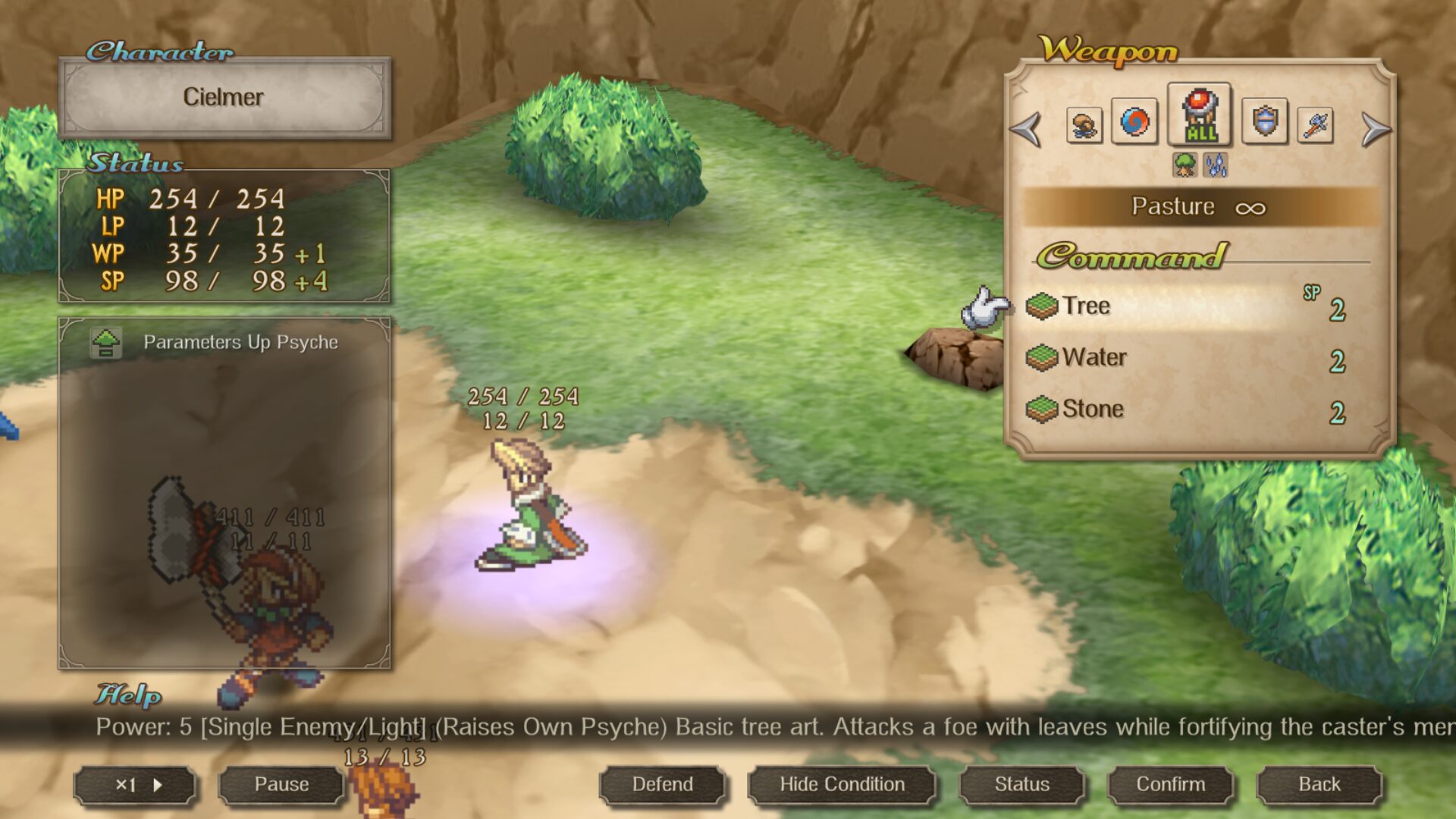This screenshot has height=819, width=1456.
Task: Click the Pasture weapon name bar
Action: coord(1198,206)
